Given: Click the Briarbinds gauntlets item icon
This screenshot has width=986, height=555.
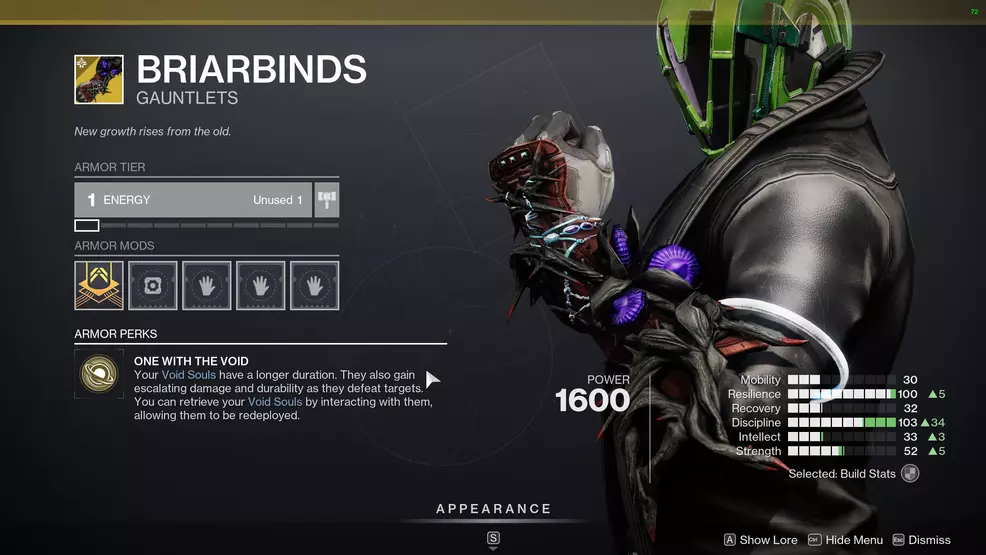Looking at the screenshot, I should (99, 80).
